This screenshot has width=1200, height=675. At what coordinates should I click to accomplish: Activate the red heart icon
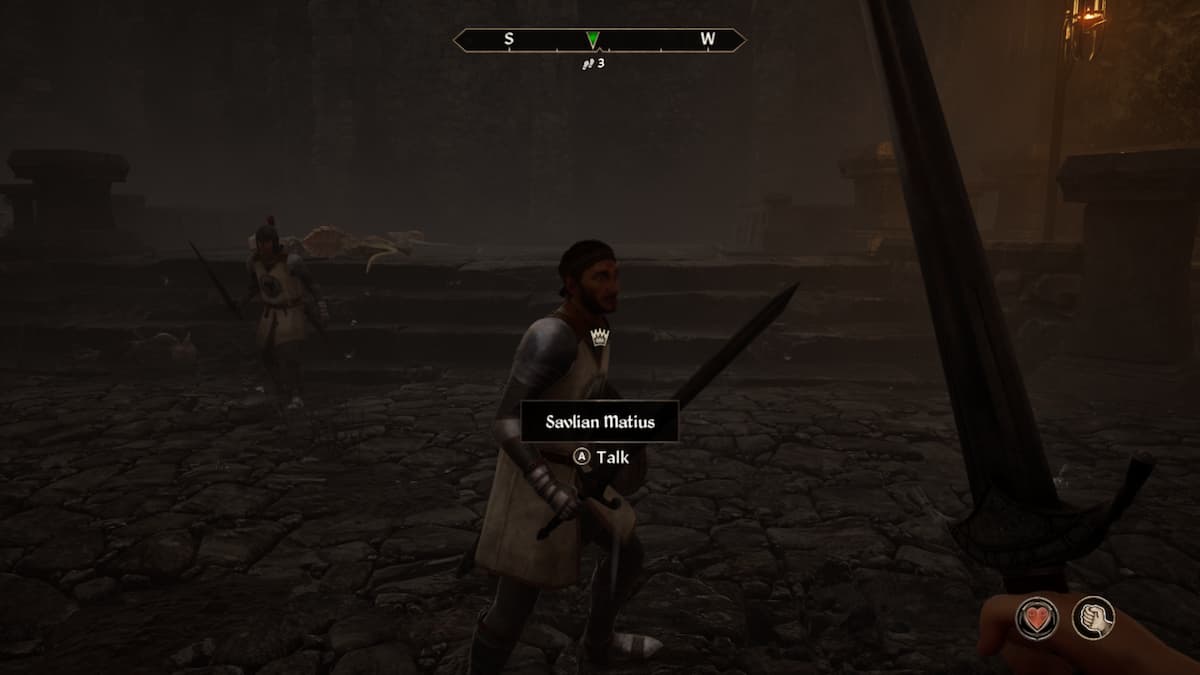coord(1038,616)
